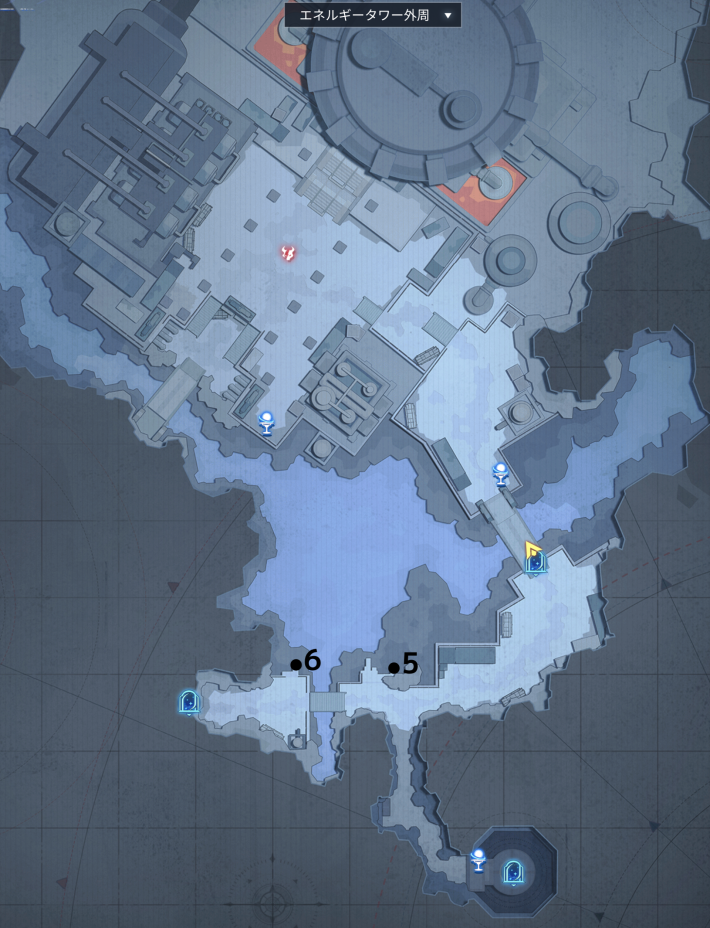Viewport: 710px width, 928px height.
Task: Click the map point numbered 5
Action: pyautogui.click(x=394, y=667)
